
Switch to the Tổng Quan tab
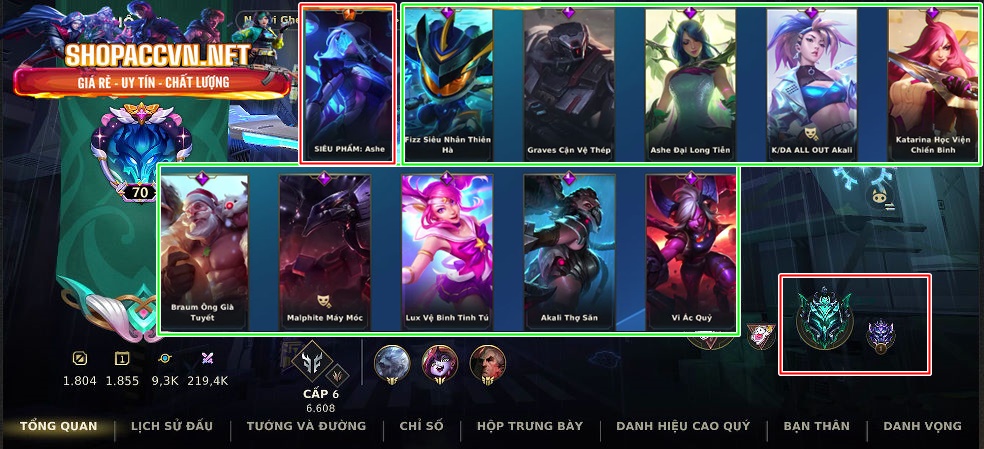pyautogui.click(x=59, y=426)
